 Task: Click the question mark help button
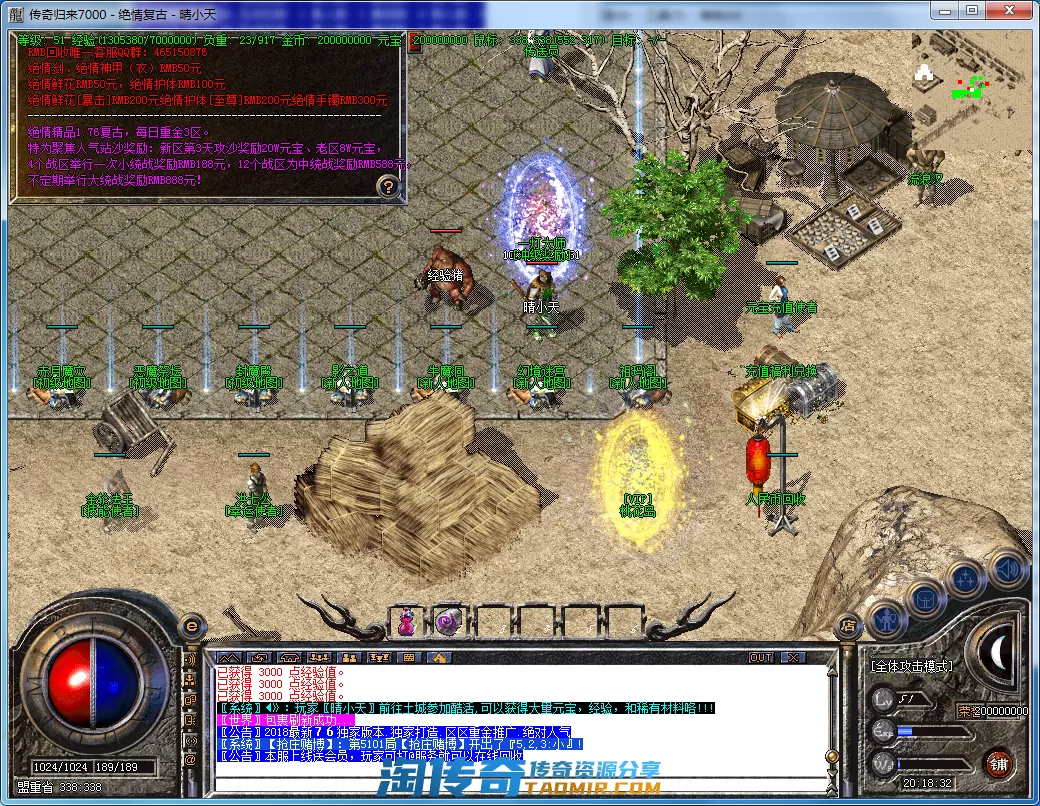pos(389,186)
